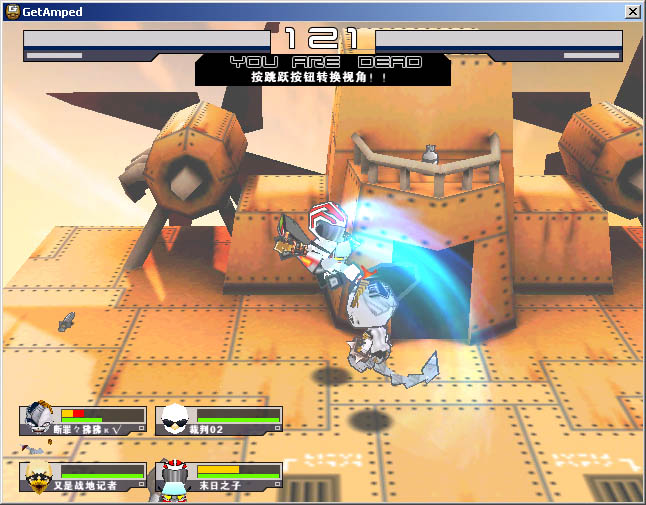Click the sunglasses avatar of 裁判02
Image resolution: width=646 pixels, height=505 pixels.
[175, 418]
